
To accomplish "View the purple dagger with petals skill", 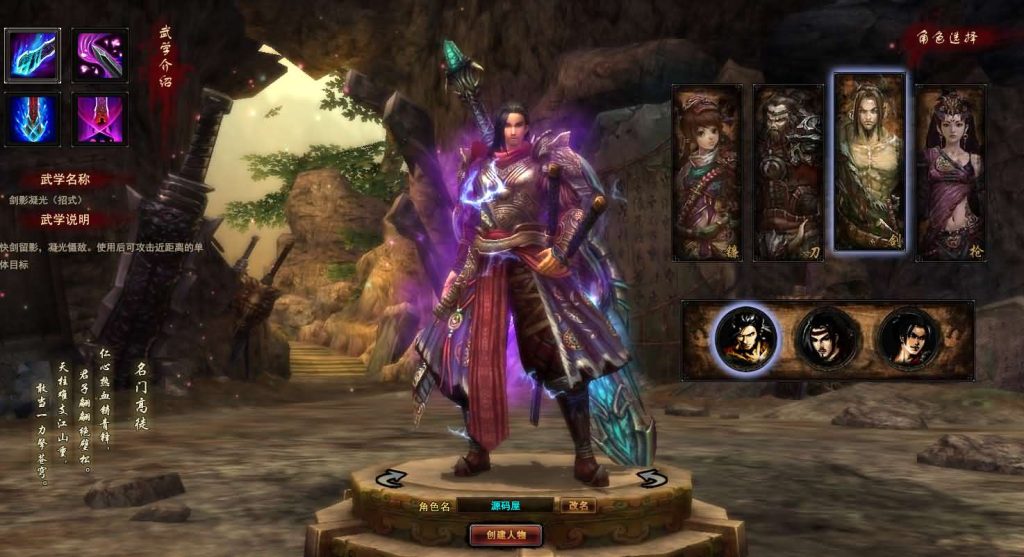I will [99, 55].
